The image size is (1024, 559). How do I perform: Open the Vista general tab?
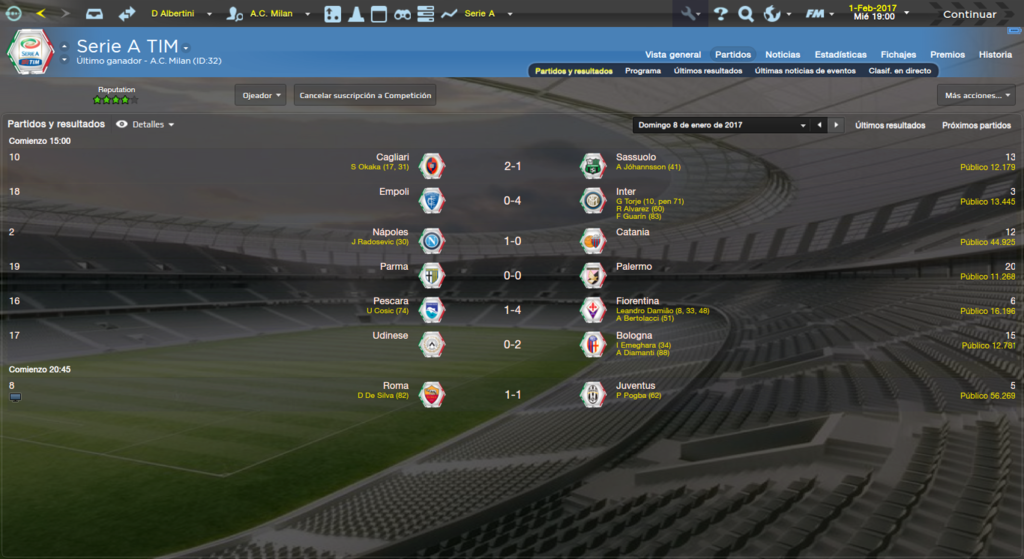(673, 54)
